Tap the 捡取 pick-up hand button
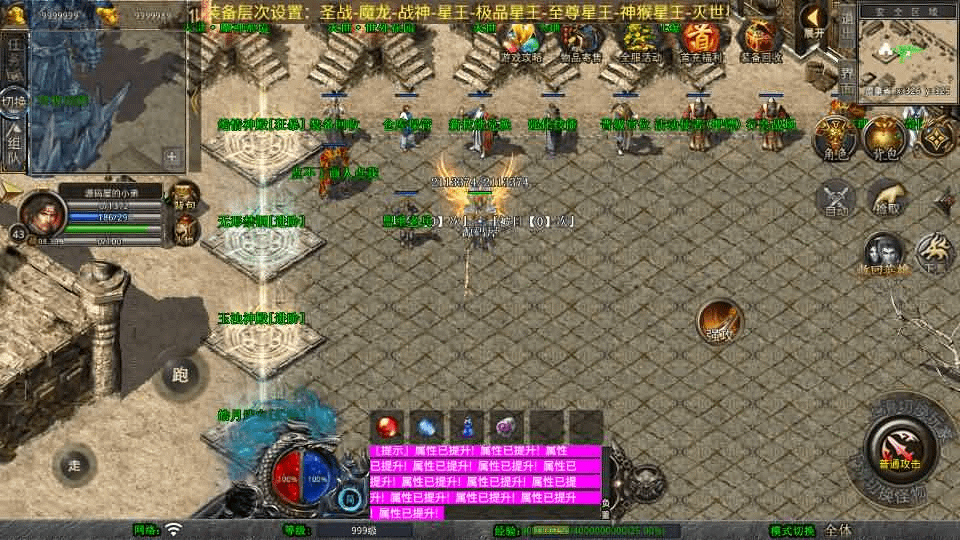Screen dimensions: 960x540 pos(887,198)
